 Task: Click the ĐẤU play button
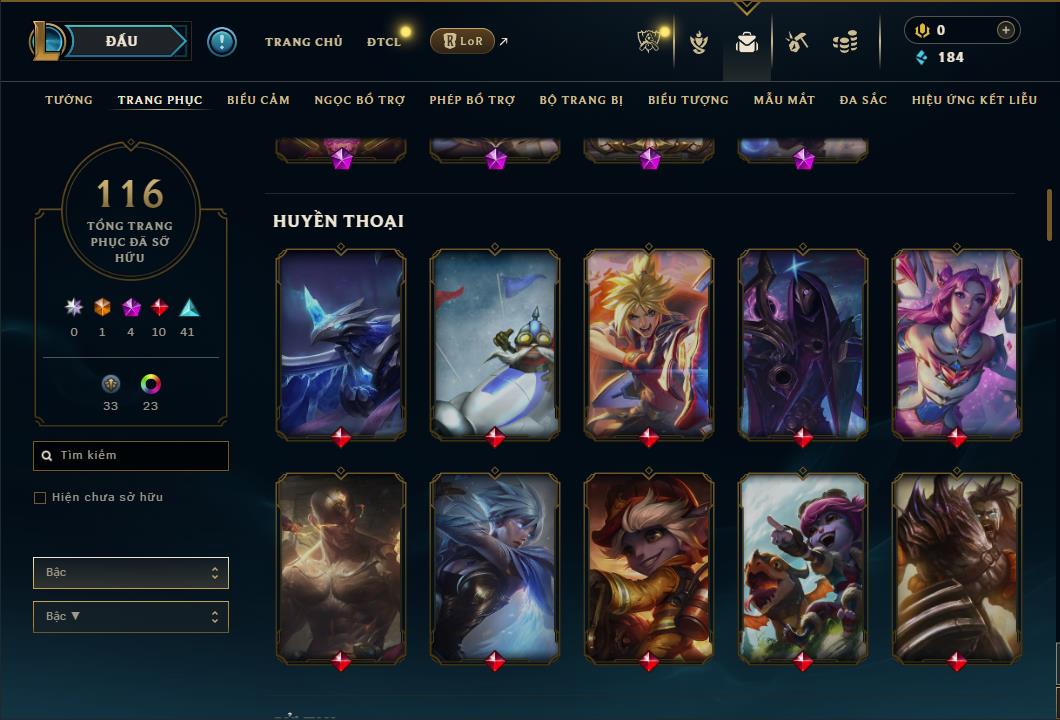pyautogui.click(x=121, y=41)
